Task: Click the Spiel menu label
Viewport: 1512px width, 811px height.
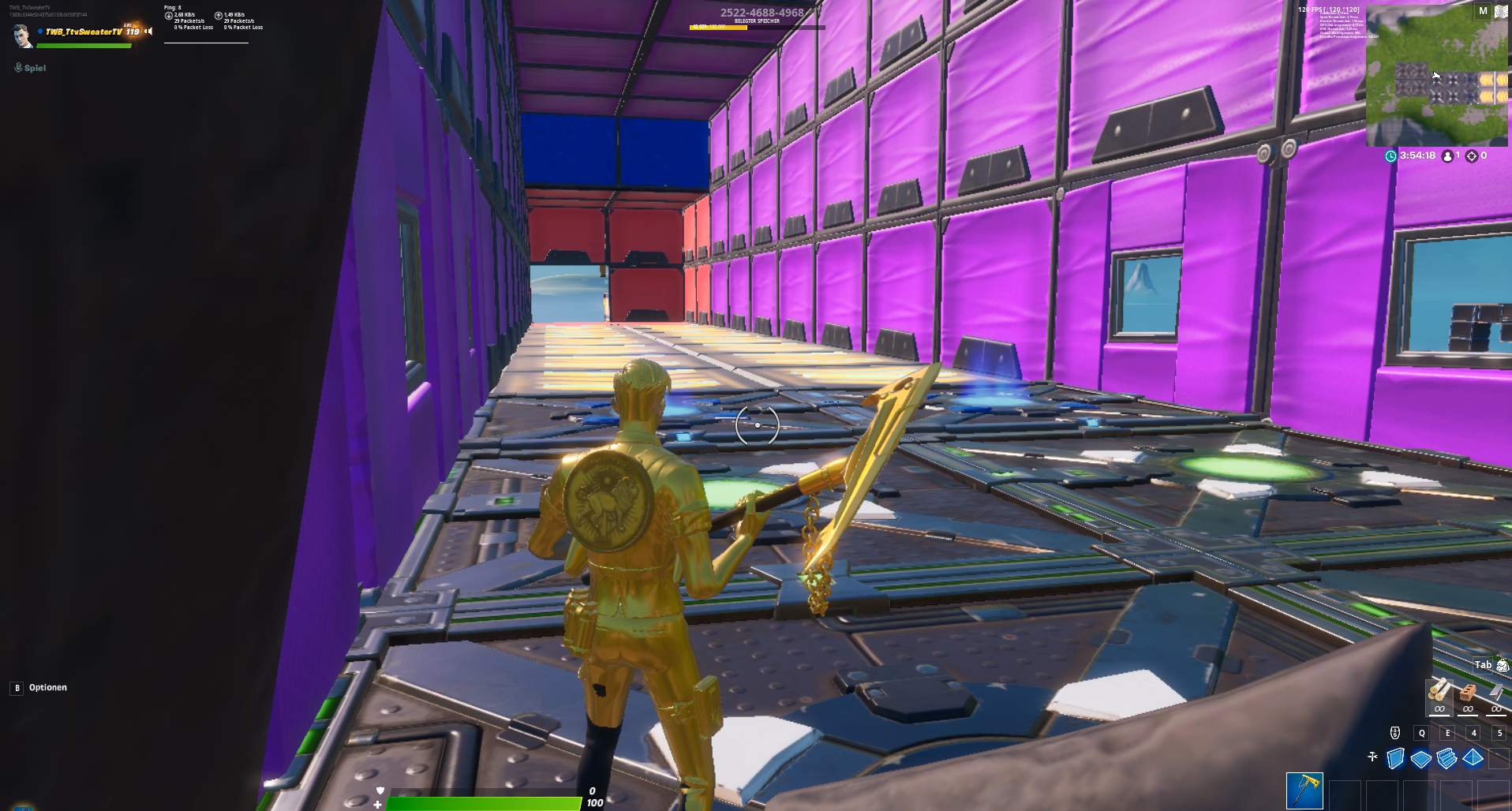Action: tap(36, 68)
